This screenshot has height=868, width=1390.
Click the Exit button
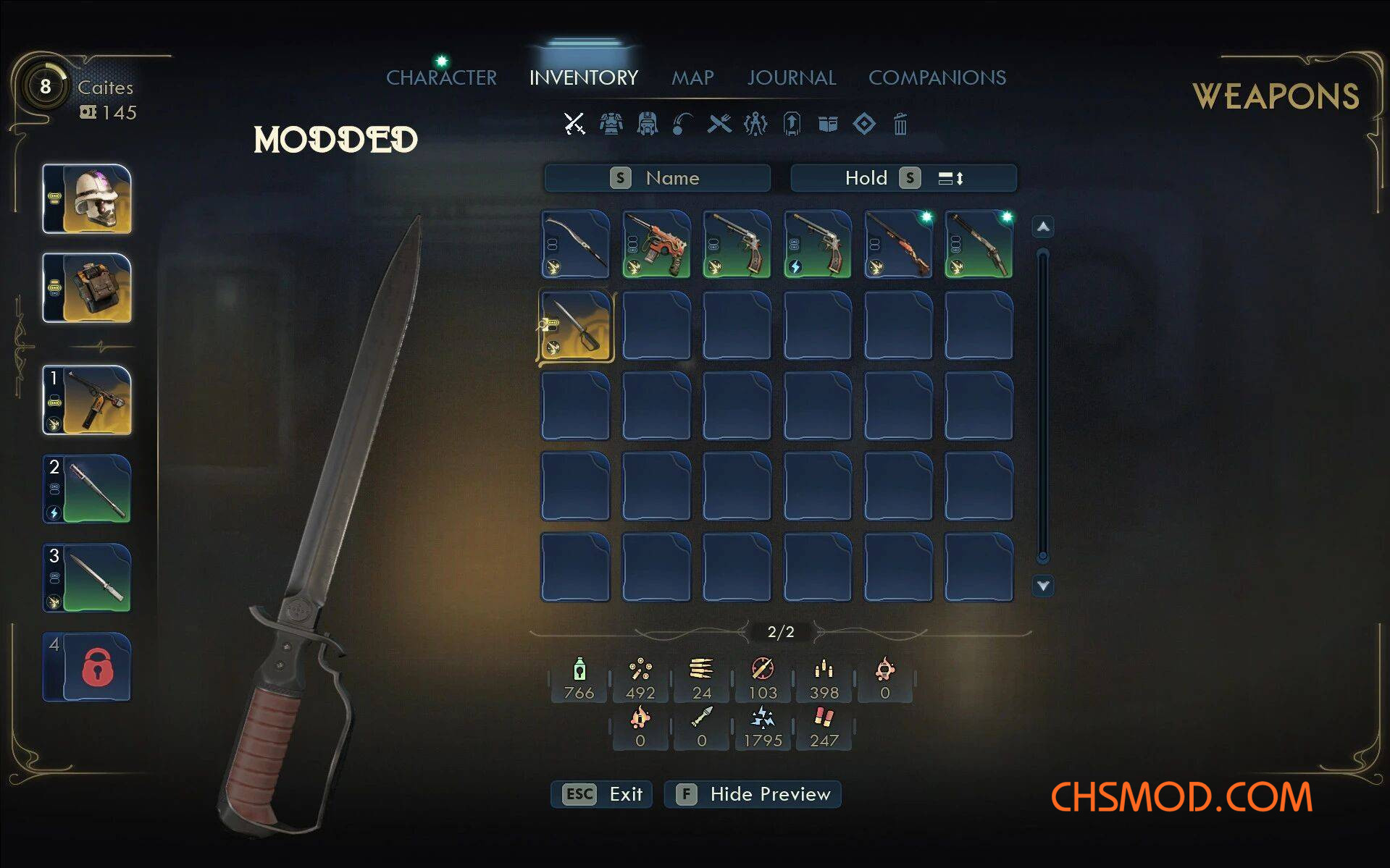pos(602,794)
